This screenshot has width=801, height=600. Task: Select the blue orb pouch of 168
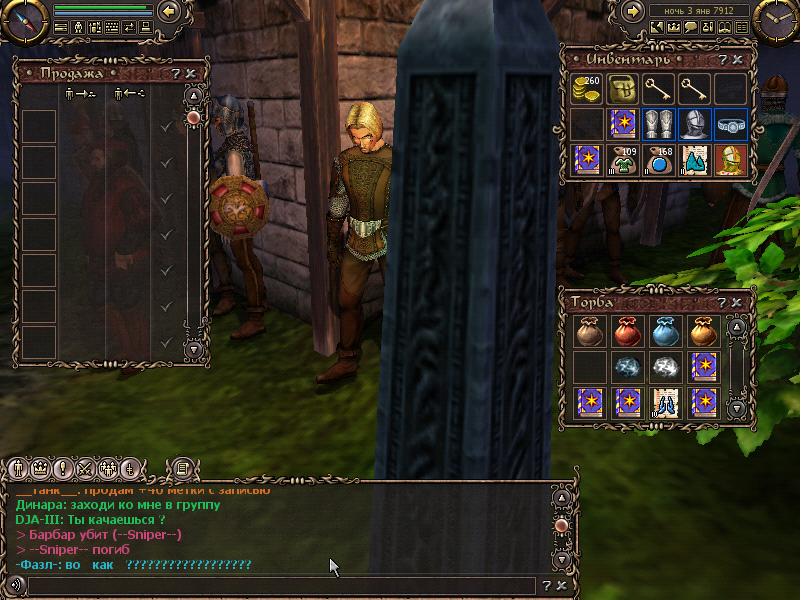[x=659, y=160]
